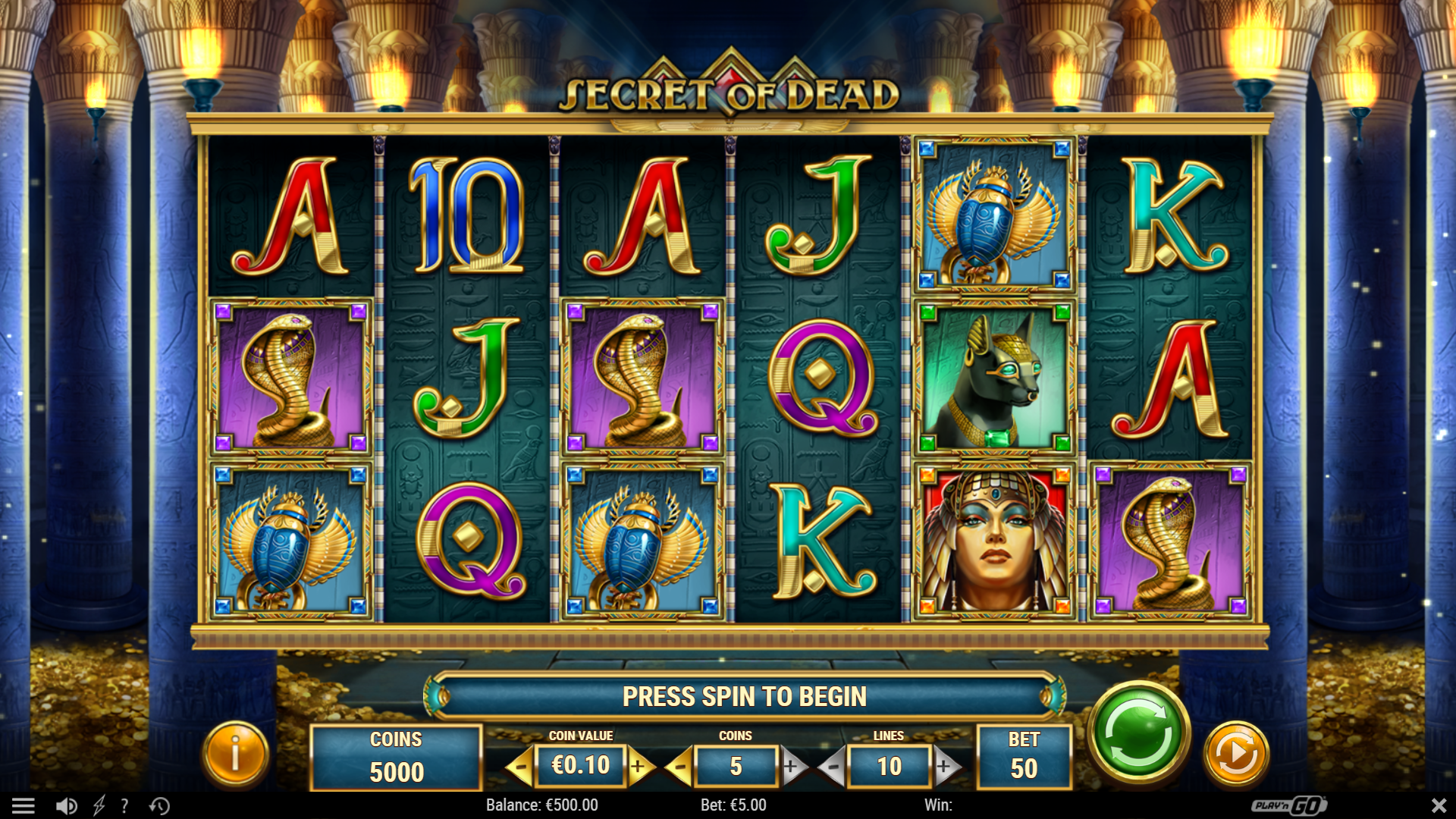Open the hamburger menu

tap(23, 805)
